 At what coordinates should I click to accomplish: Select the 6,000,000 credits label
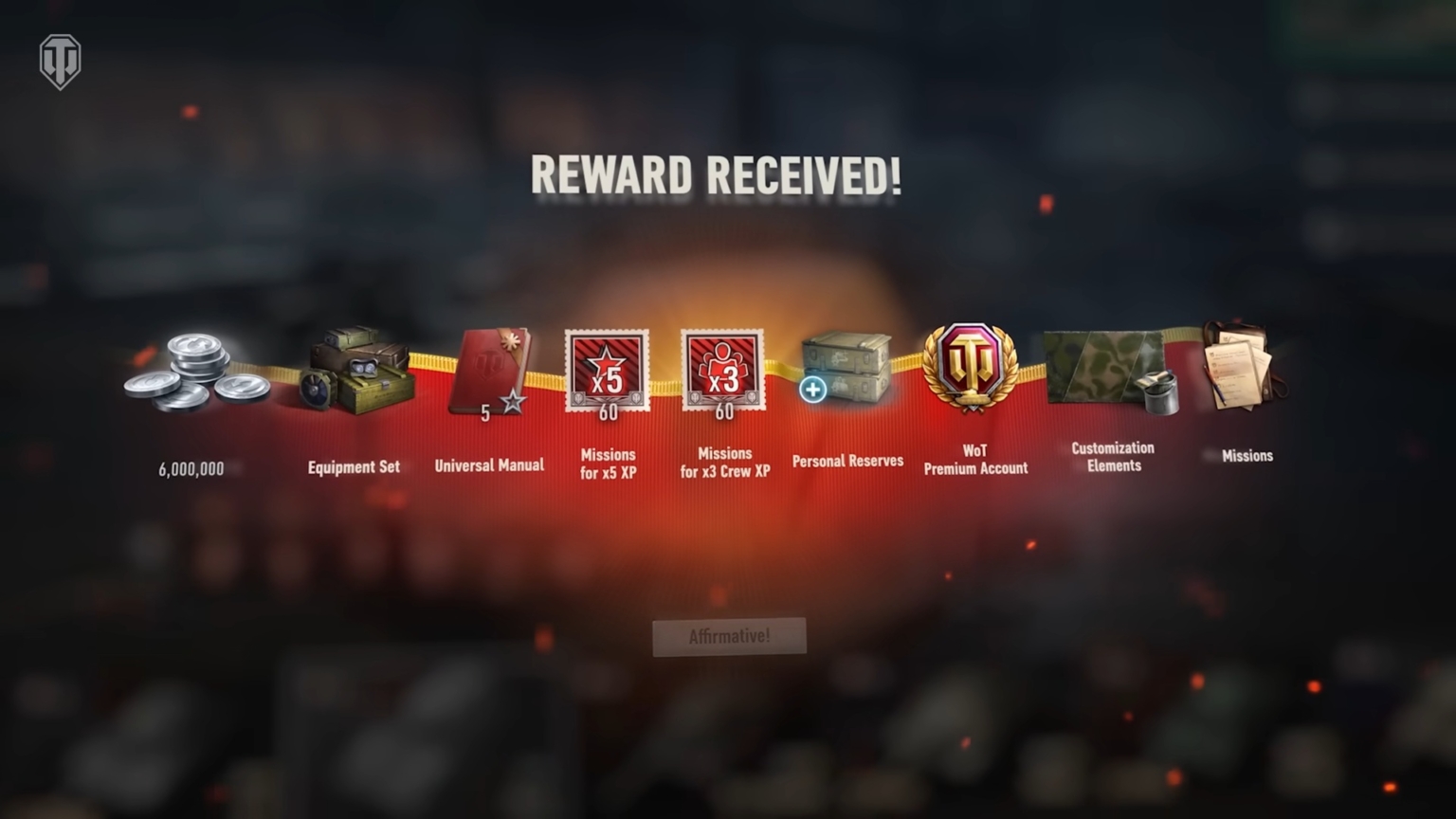191,467
